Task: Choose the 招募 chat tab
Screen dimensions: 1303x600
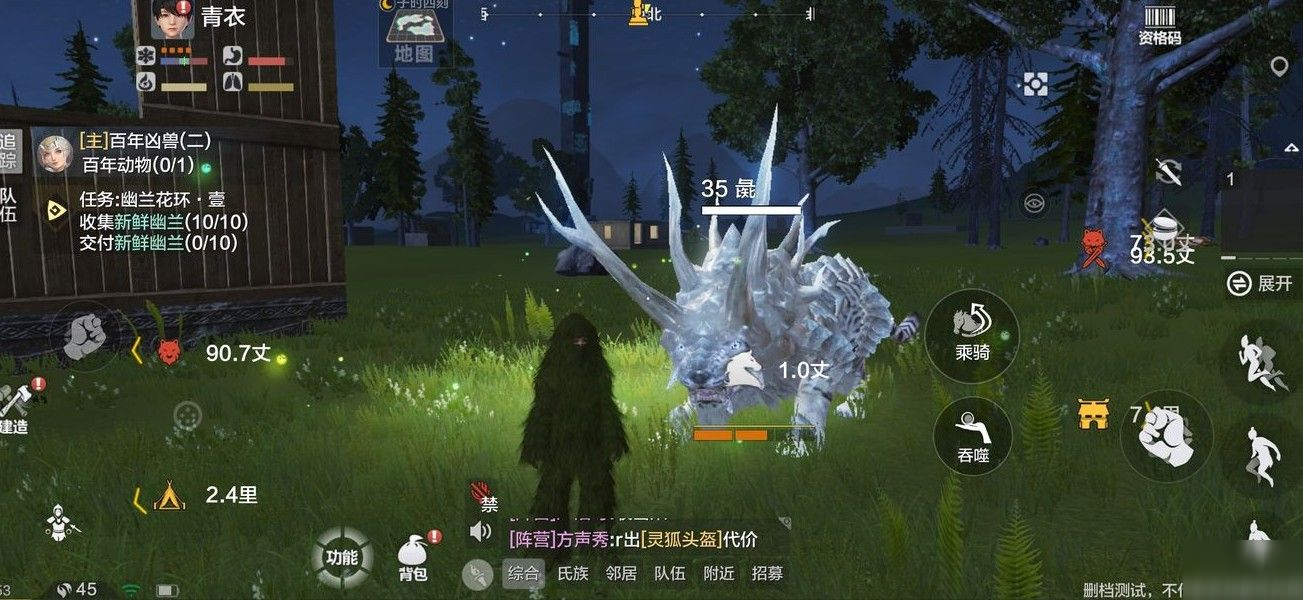Action: point(767,573)
